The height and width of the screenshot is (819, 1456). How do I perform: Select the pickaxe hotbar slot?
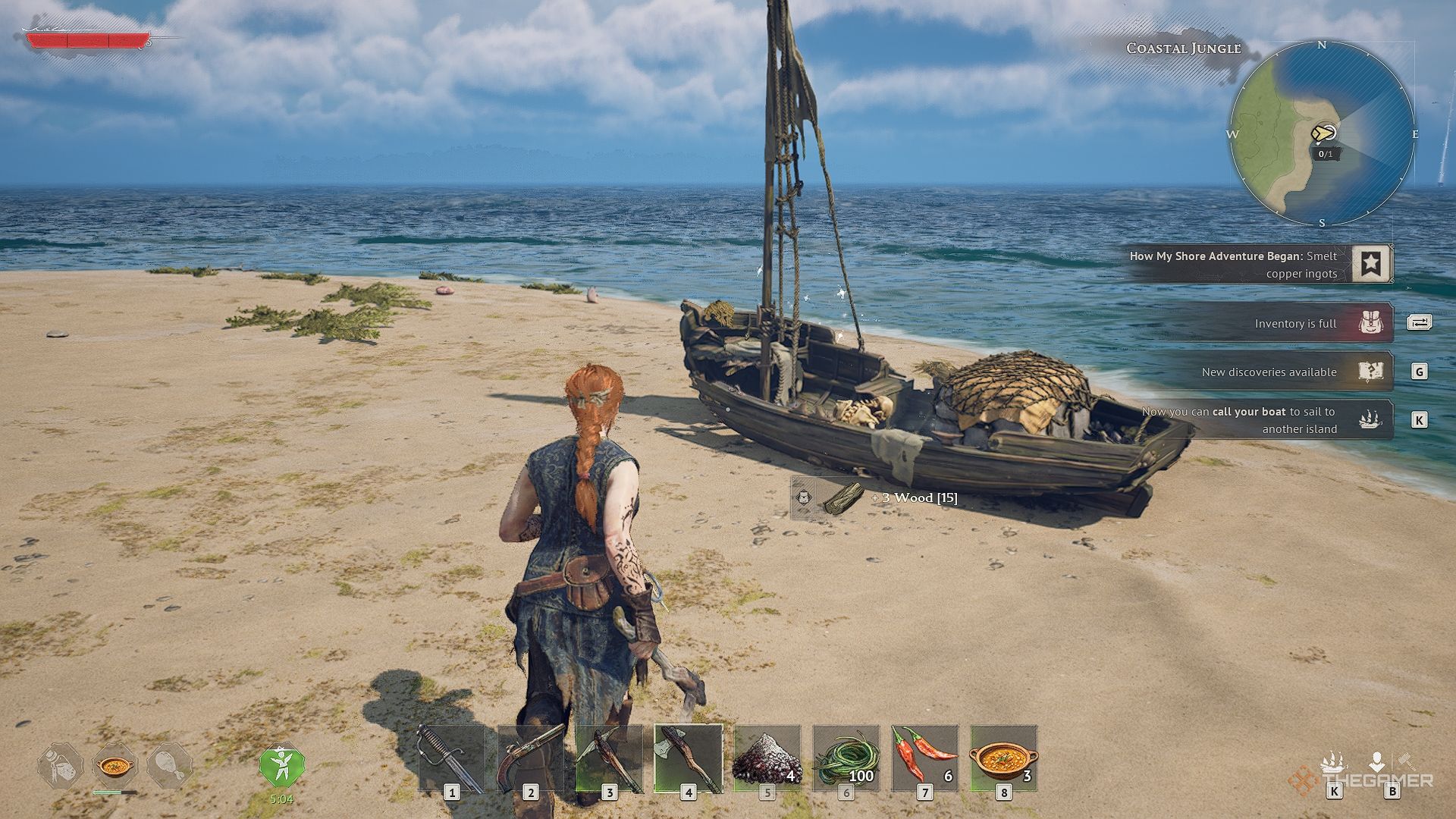tap(609, 758)
